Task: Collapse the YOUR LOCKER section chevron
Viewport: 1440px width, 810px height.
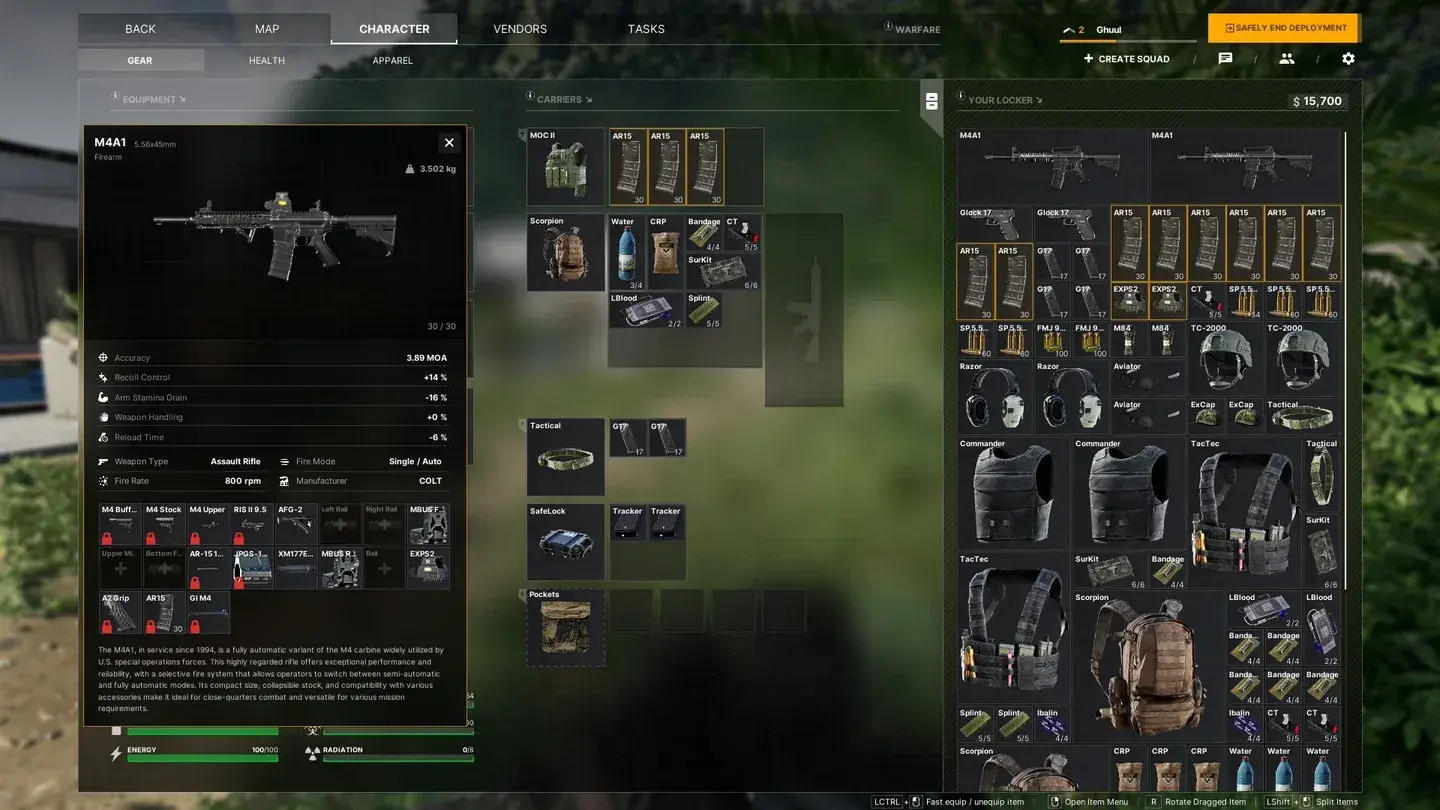Action: coord(1037,99)
